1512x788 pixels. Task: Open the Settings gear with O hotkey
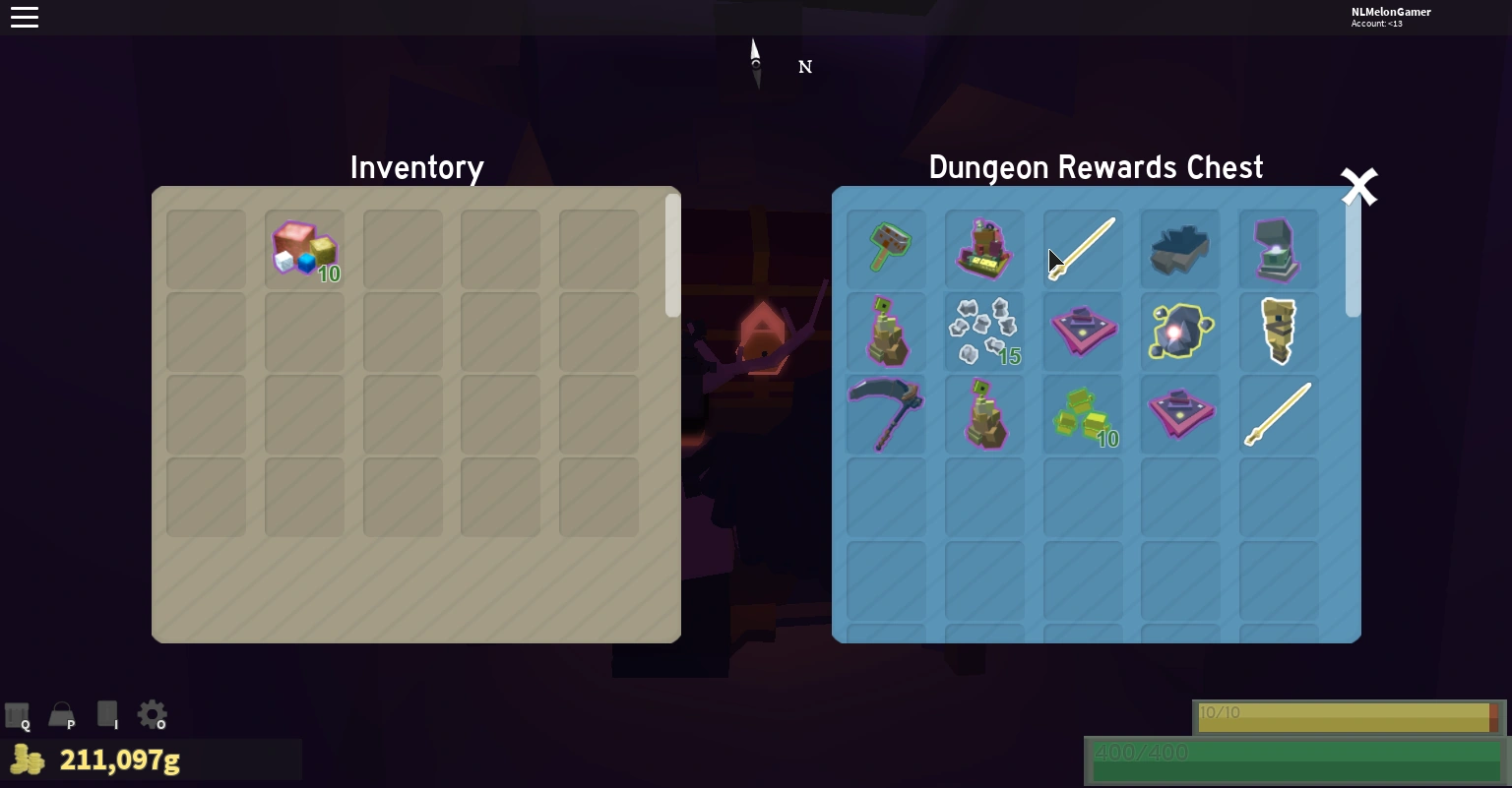tap(152, 714)
